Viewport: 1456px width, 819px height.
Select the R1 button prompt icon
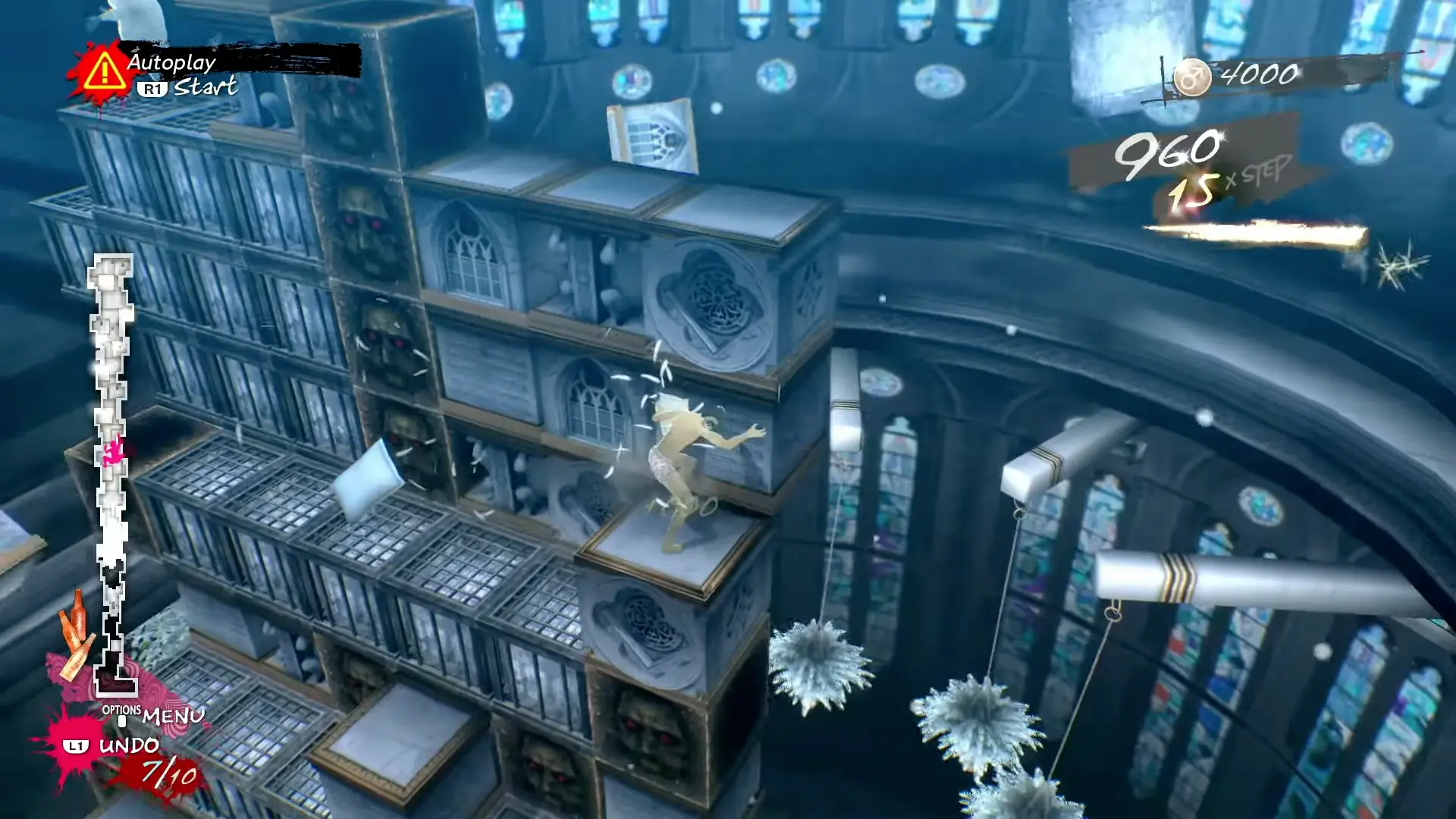click(x=153, y=89)
